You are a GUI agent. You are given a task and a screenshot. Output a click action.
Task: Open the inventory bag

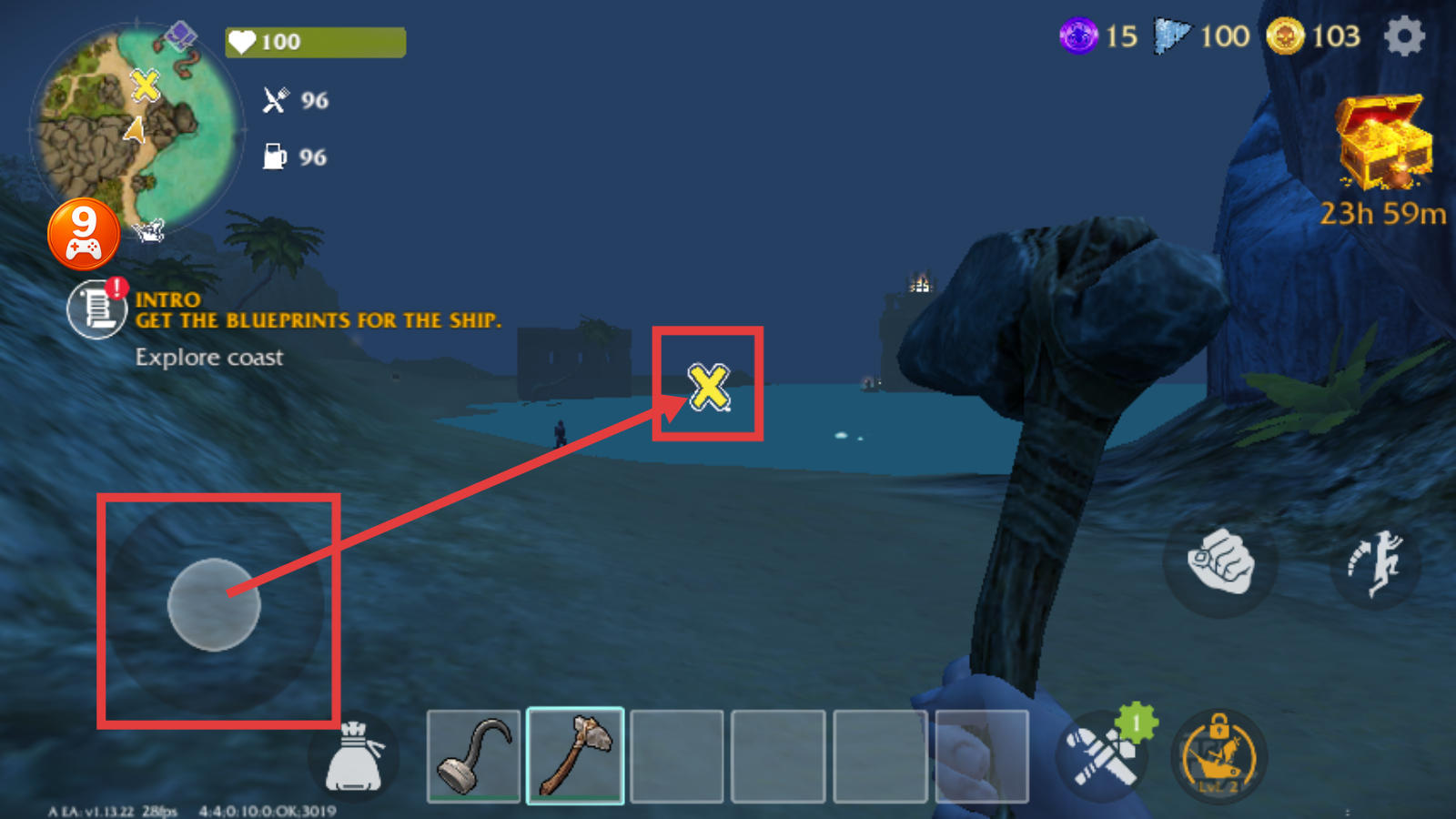tap(354, 757)
